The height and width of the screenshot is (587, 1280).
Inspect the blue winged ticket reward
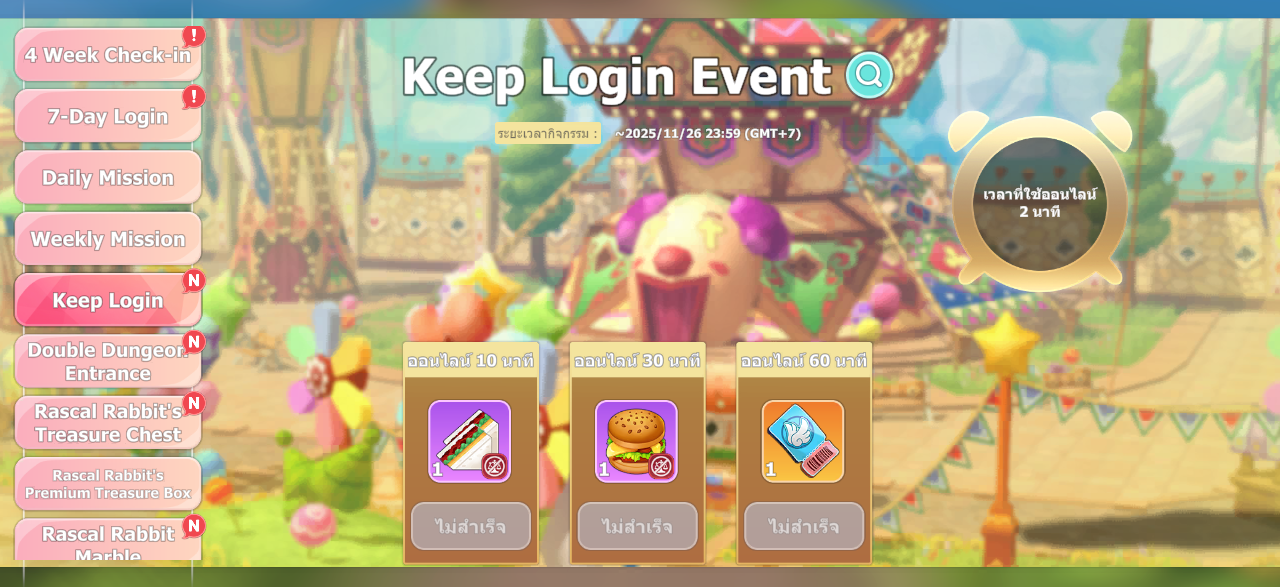(x=803, y=441)
